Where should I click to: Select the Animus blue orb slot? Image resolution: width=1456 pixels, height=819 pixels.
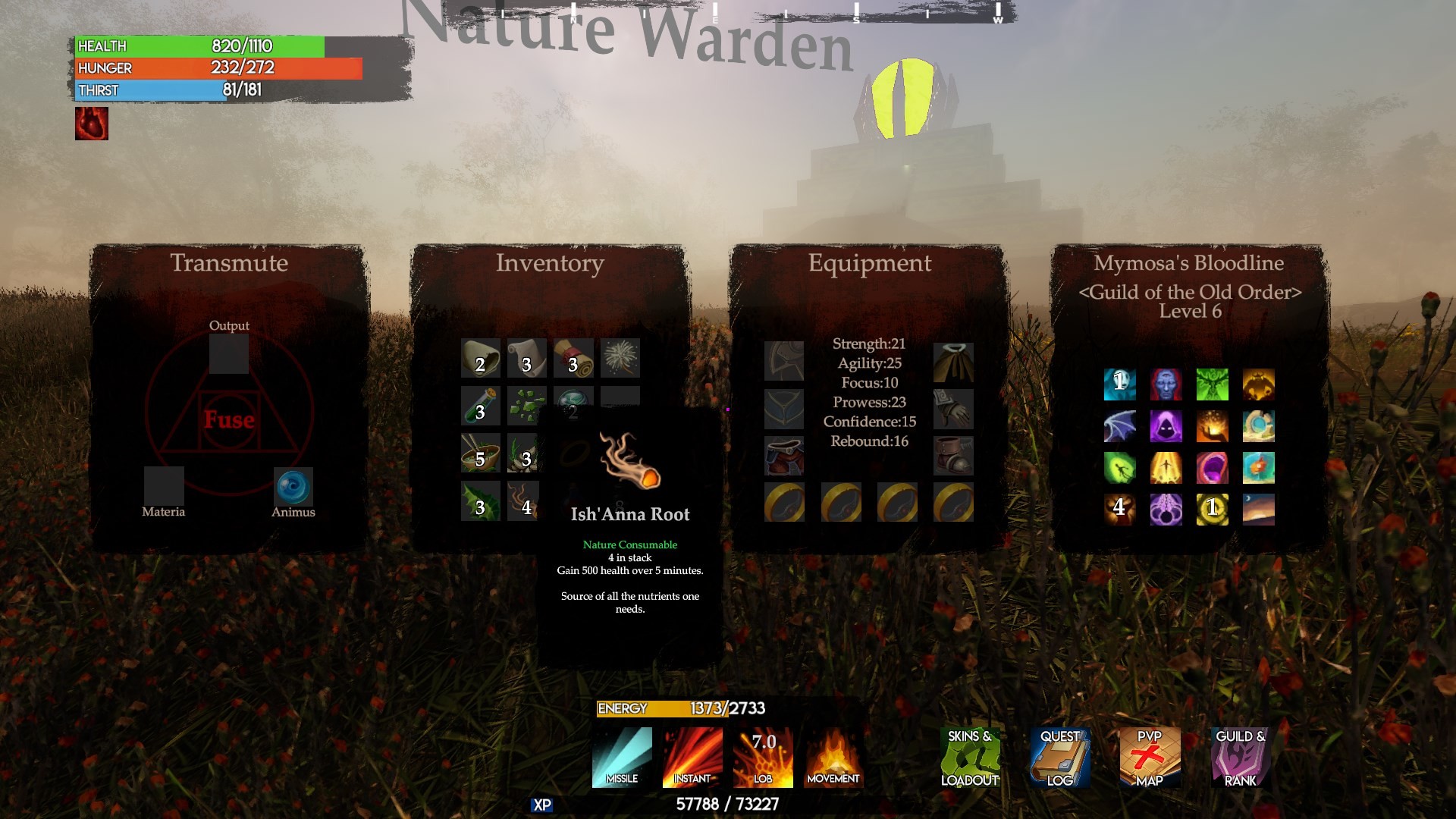293,487
